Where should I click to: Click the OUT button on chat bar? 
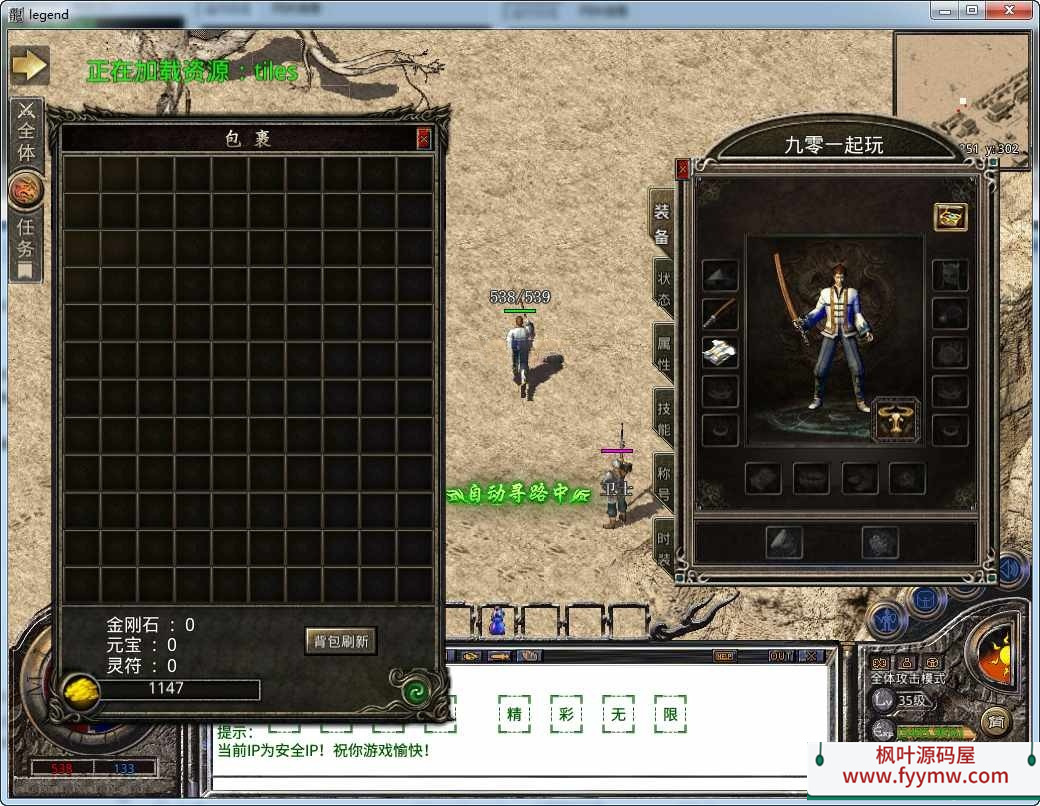point(781,656)
